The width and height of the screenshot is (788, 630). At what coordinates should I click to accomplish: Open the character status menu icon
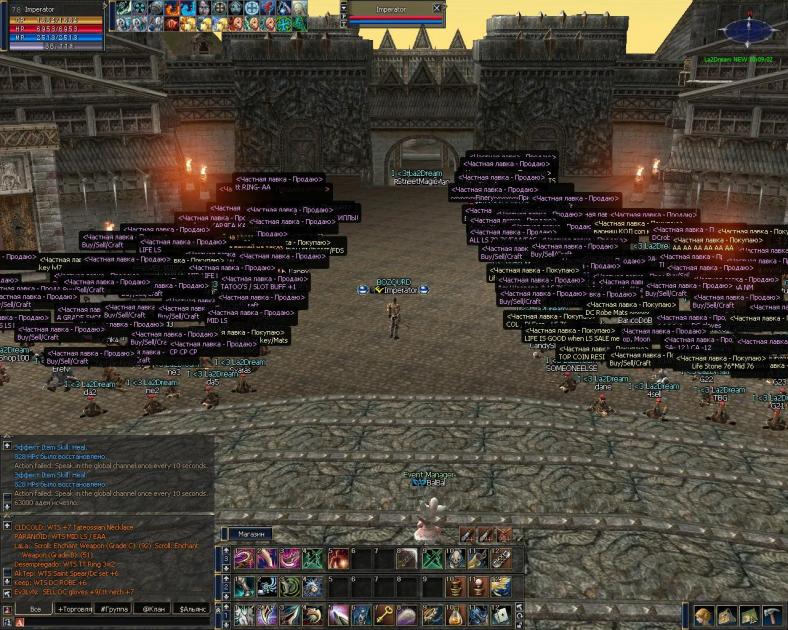(x=703, y=616)
